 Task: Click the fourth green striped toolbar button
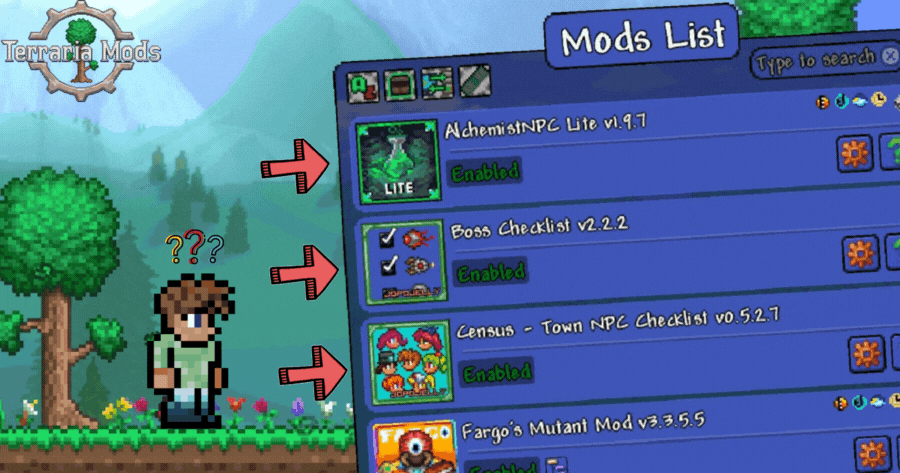(x=473, y=81)
